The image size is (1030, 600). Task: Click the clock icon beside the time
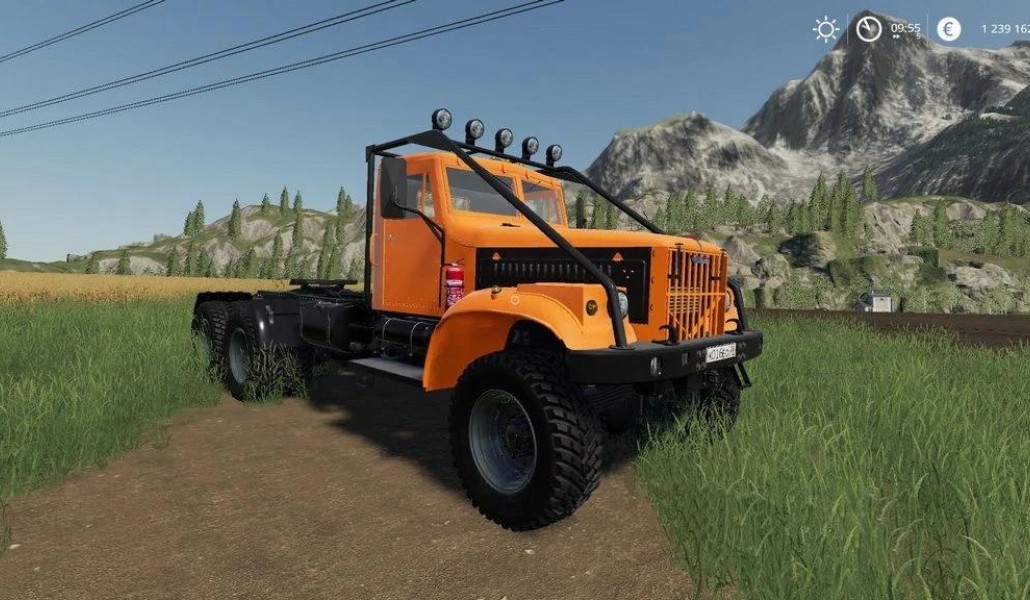click(869, 29)
